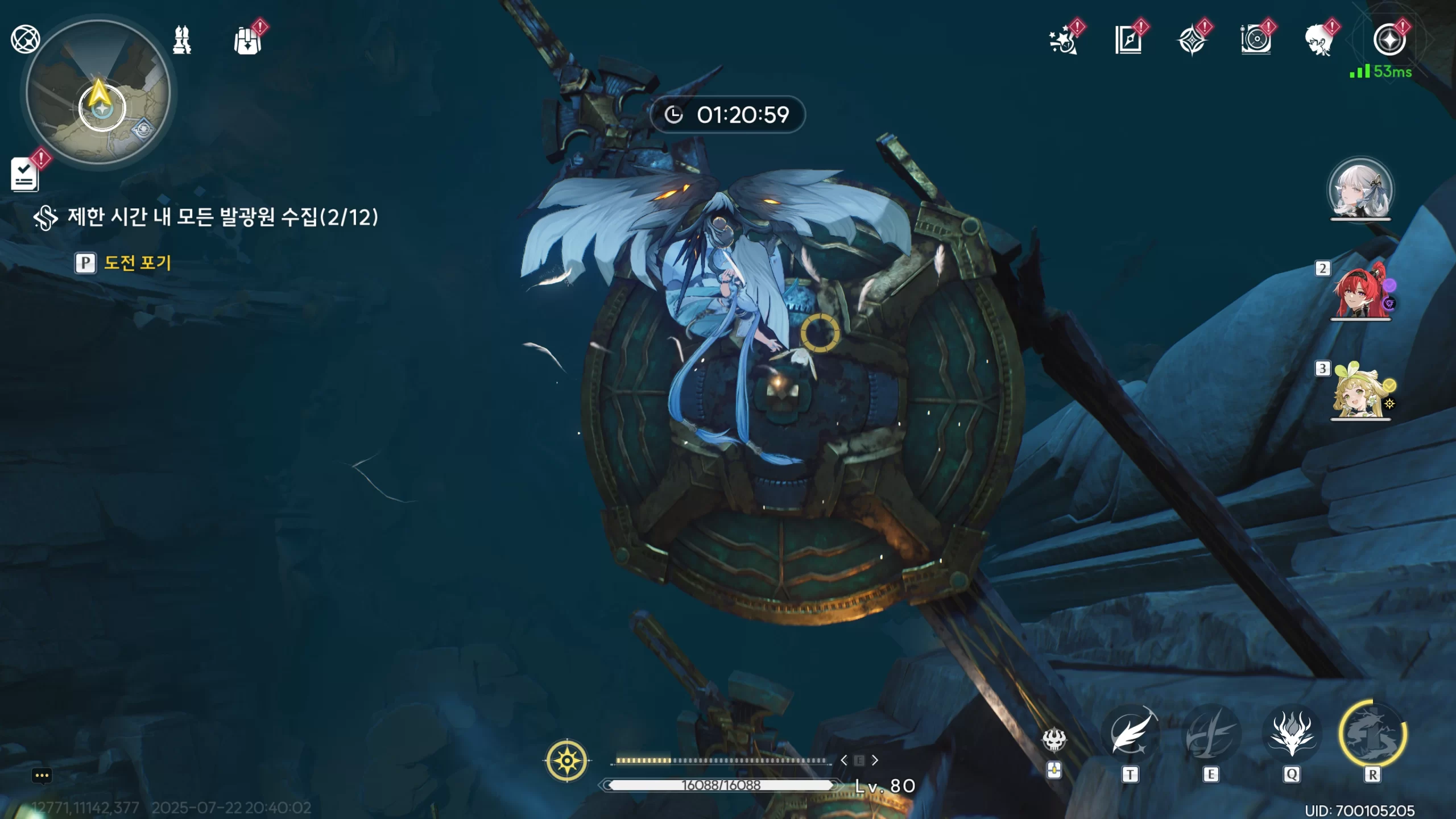Click the globe icon beside the minimap
Screen dimensions: 1456x819
pos(25,39)
